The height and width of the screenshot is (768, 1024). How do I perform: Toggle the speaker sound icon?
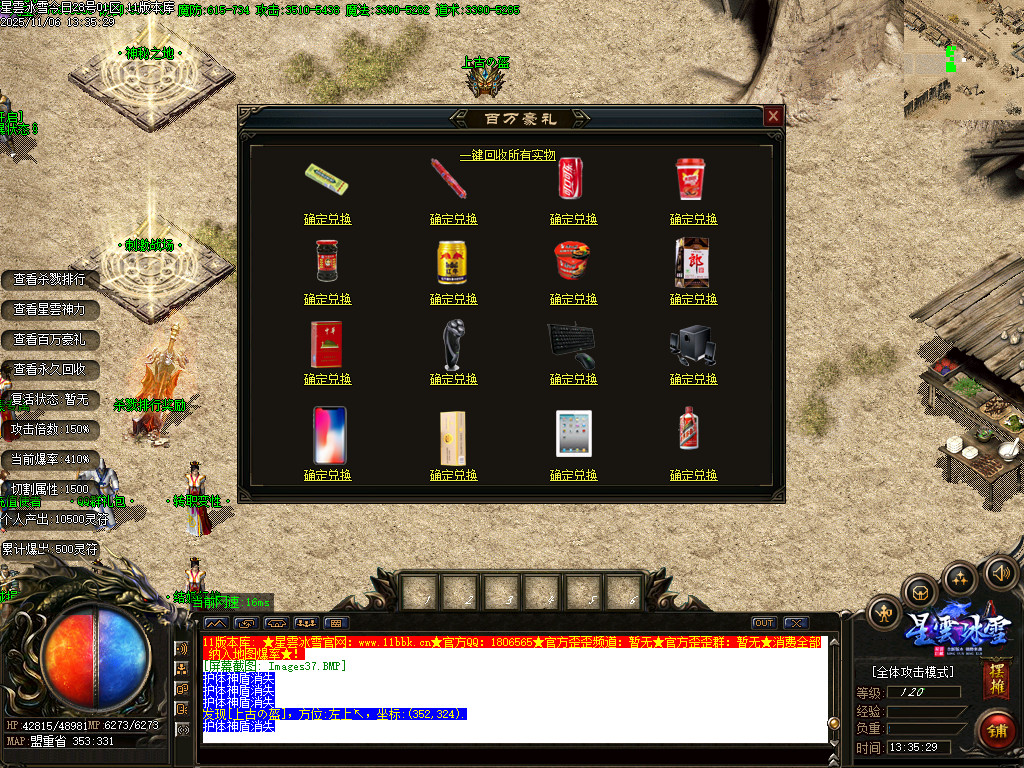point(999,573)
